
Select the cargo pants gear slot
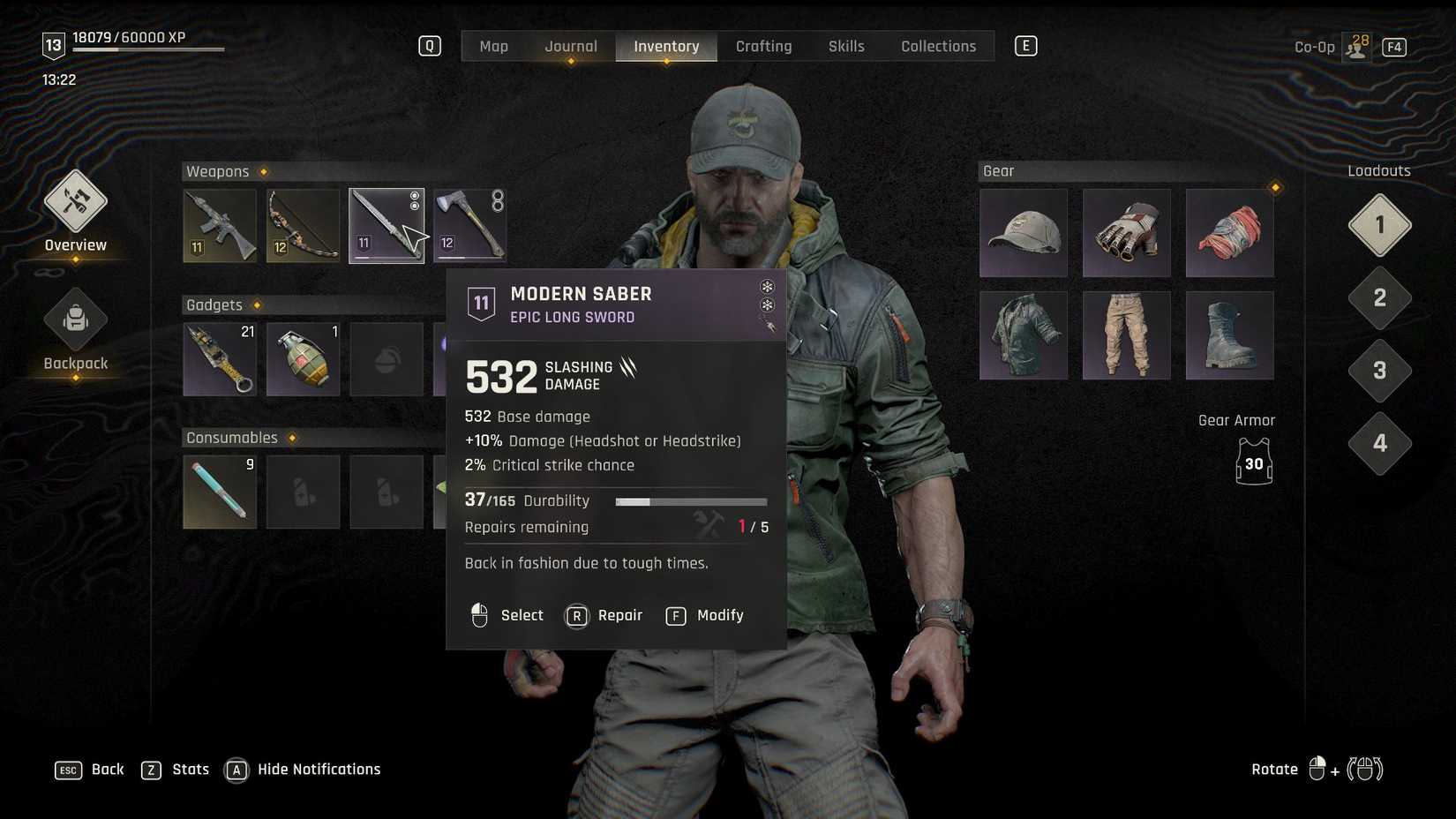(x=1126, y=335)
